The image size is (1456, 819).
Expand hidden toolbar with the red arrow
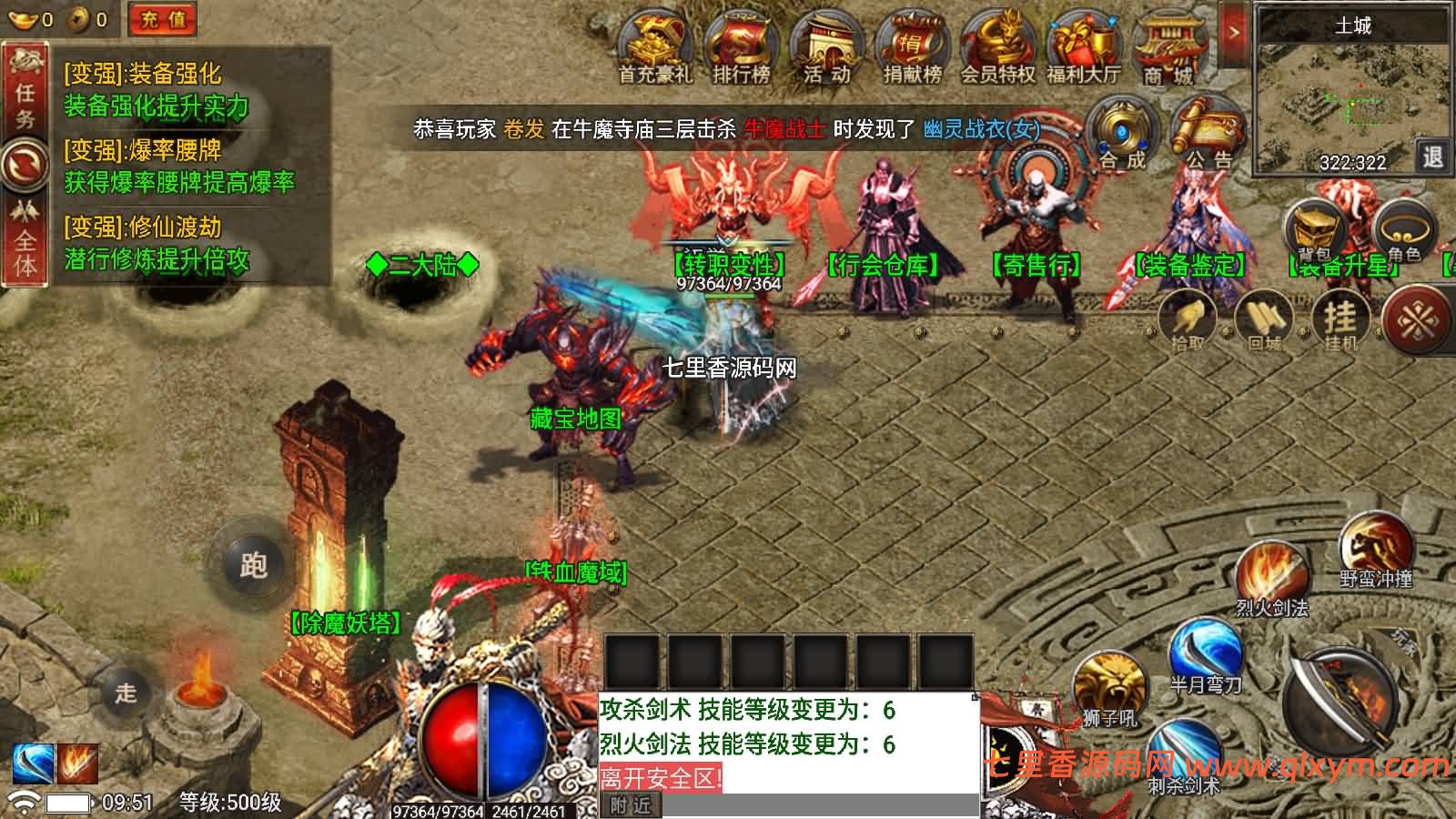[x=1233, y=30]
